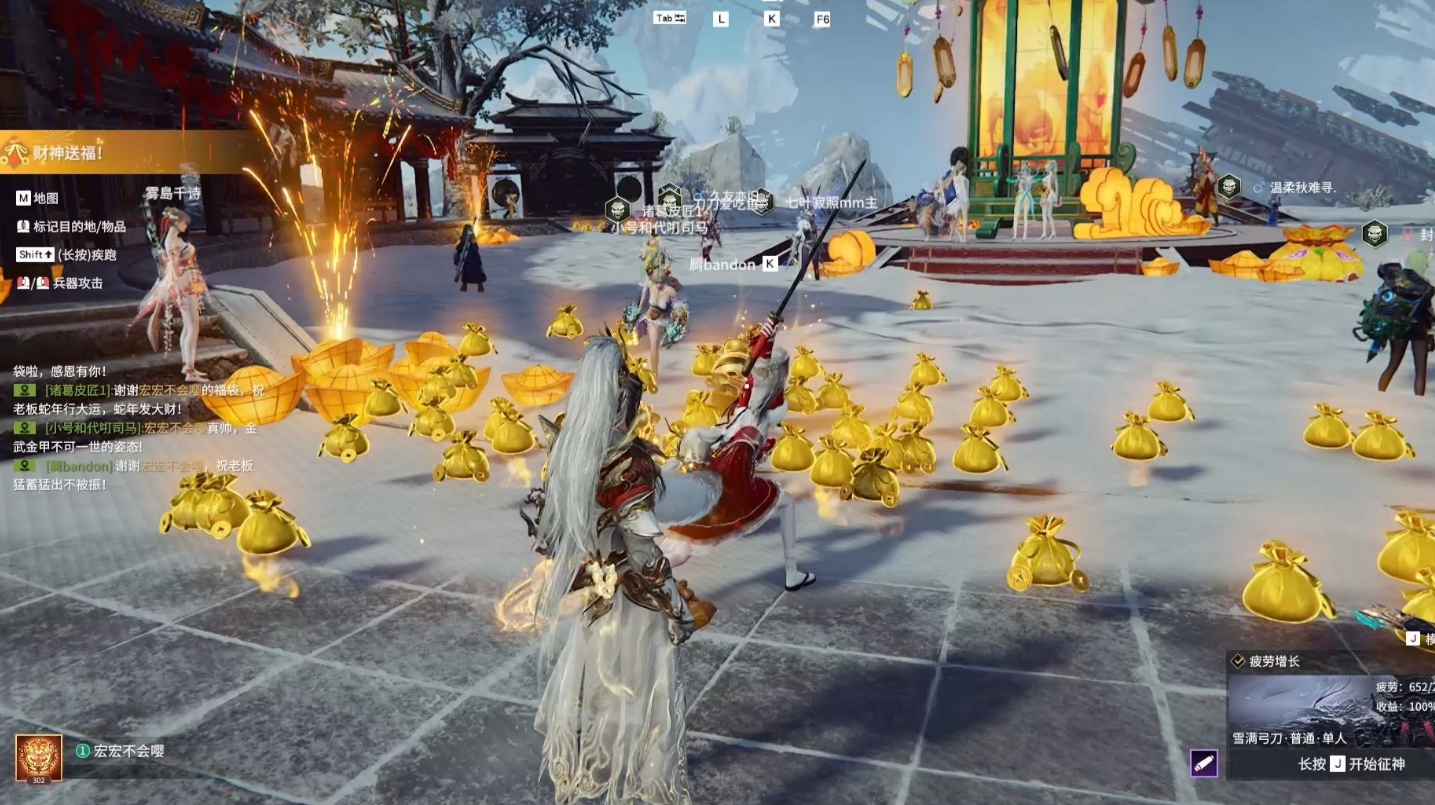
Task: Toggle the 疲劳增长 checkbox
Action: 1238,662
